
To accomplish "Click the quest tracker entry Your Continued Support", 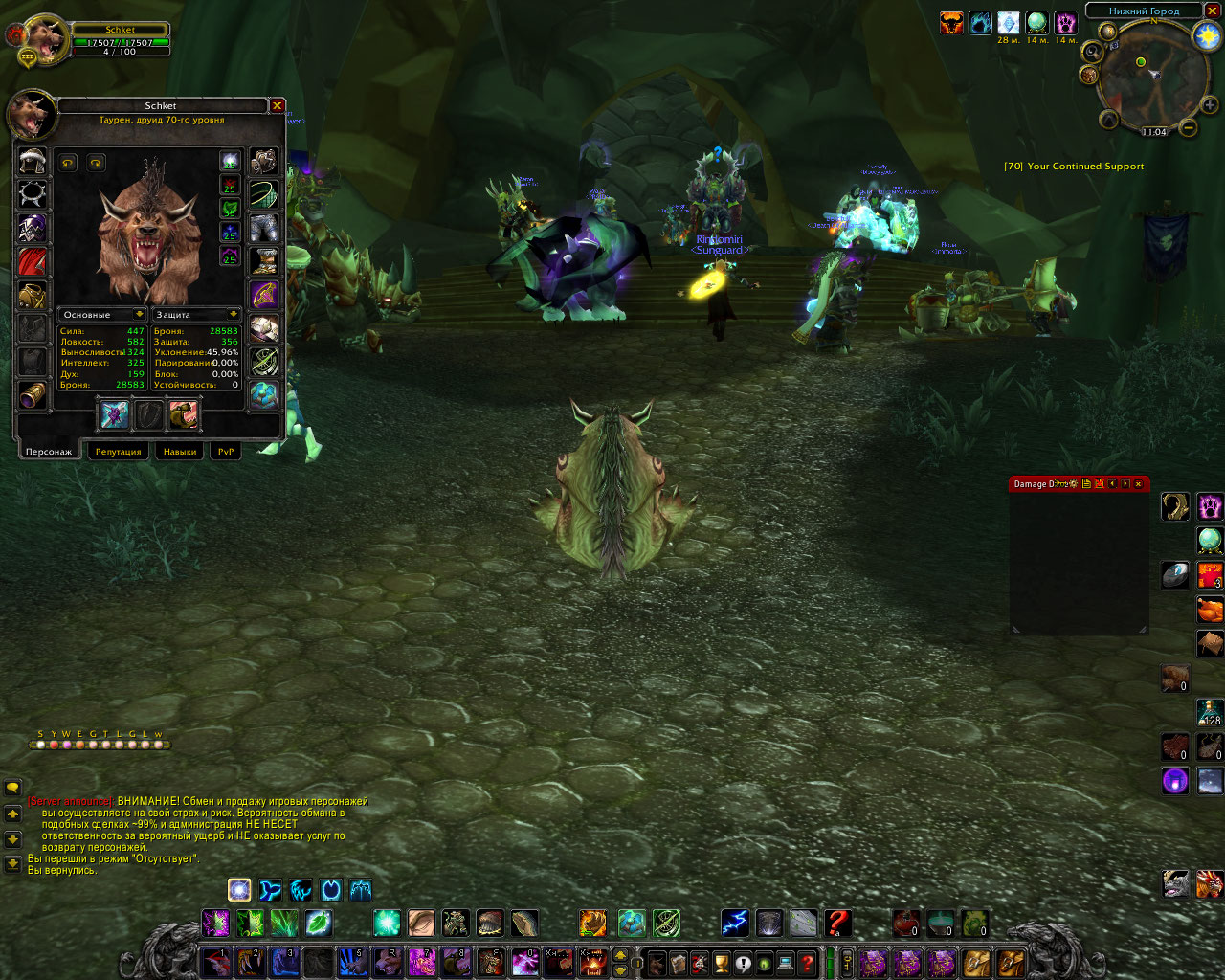I will (1074, 167).
